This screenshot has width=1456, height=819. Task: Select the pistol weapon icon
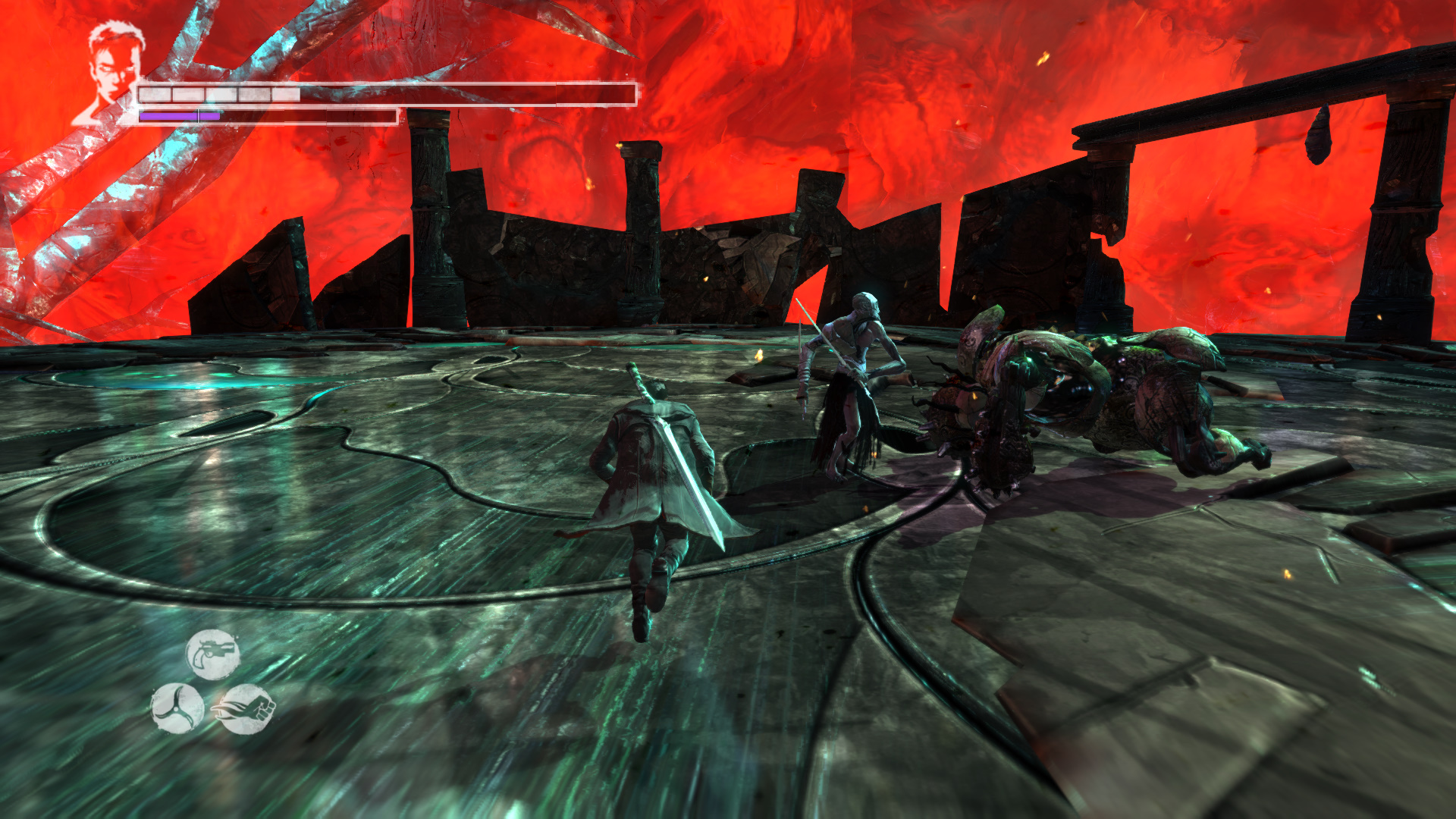213,654
